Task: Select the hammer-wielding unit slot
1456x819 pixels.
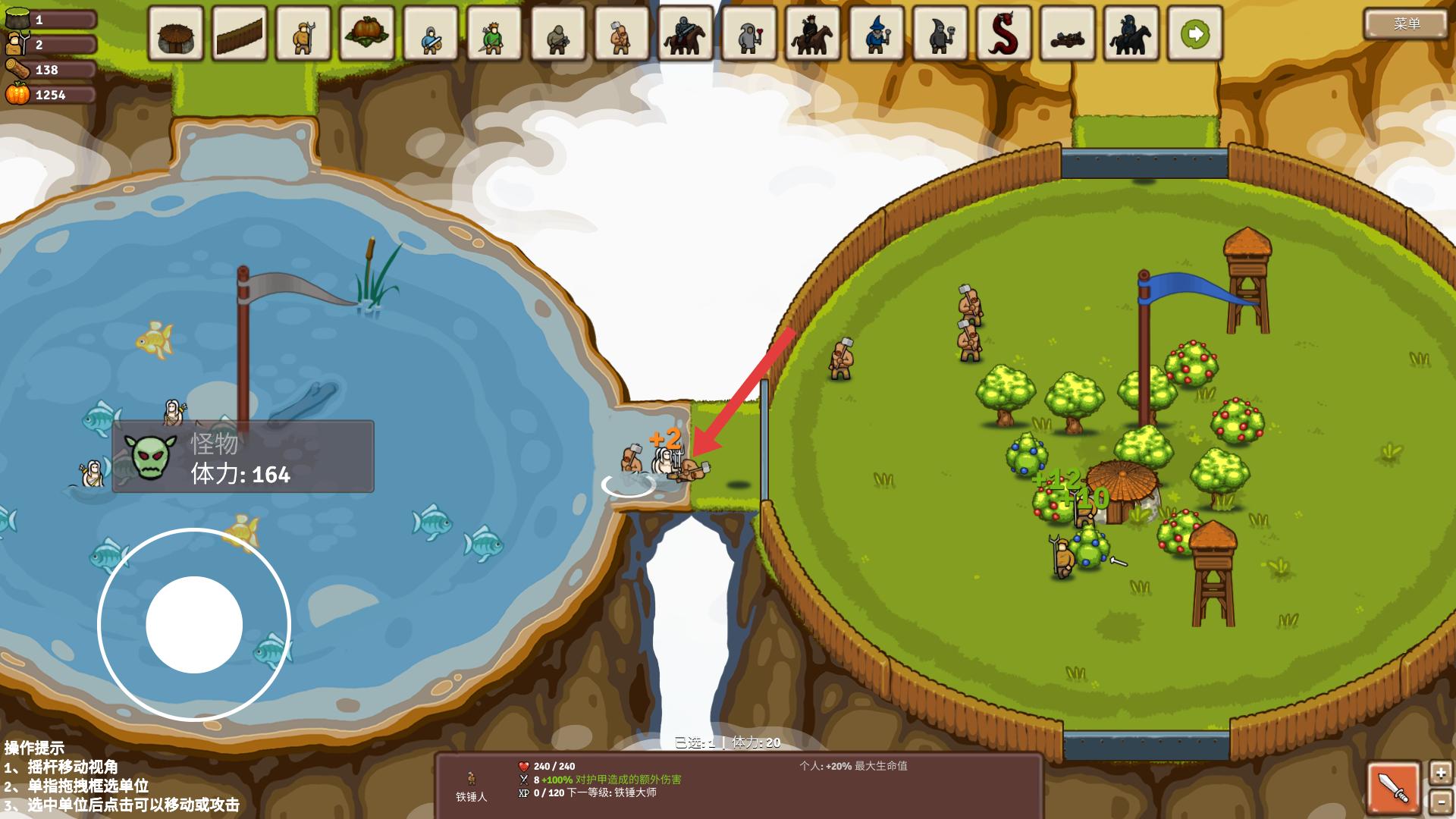Action: point(622,34)
